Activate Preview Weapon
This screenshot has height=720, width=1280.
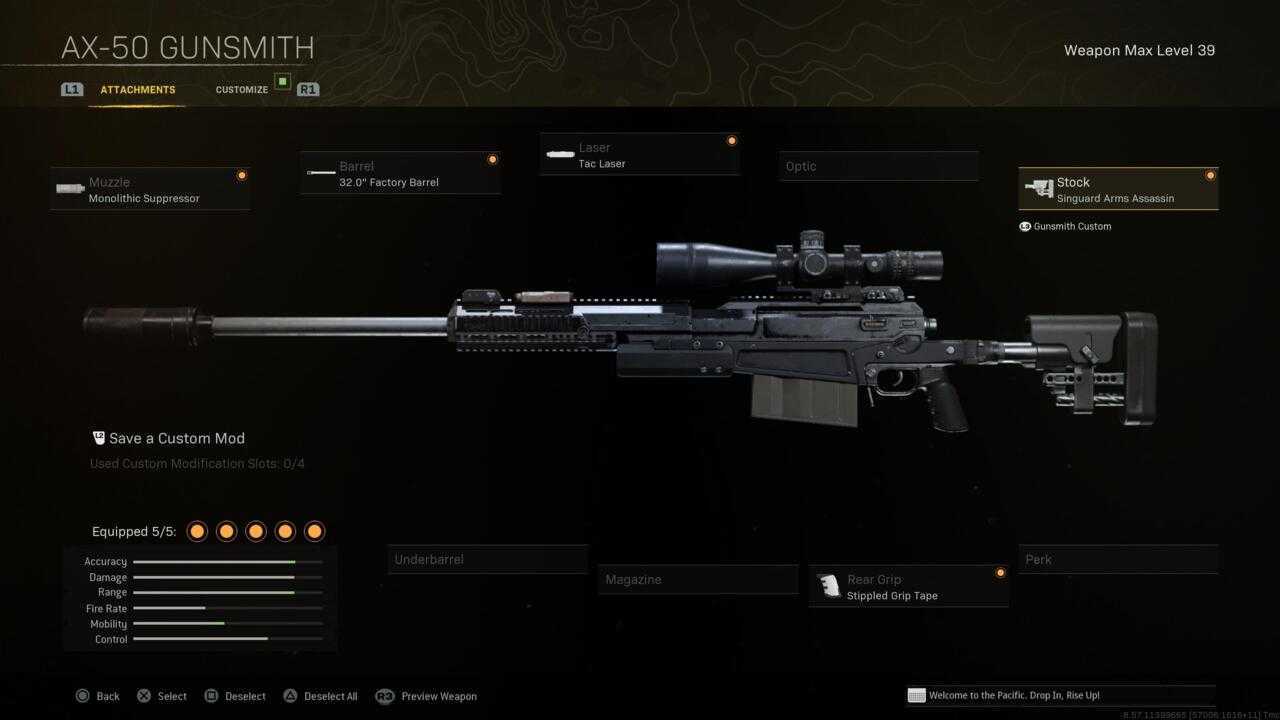click(427, 696)
